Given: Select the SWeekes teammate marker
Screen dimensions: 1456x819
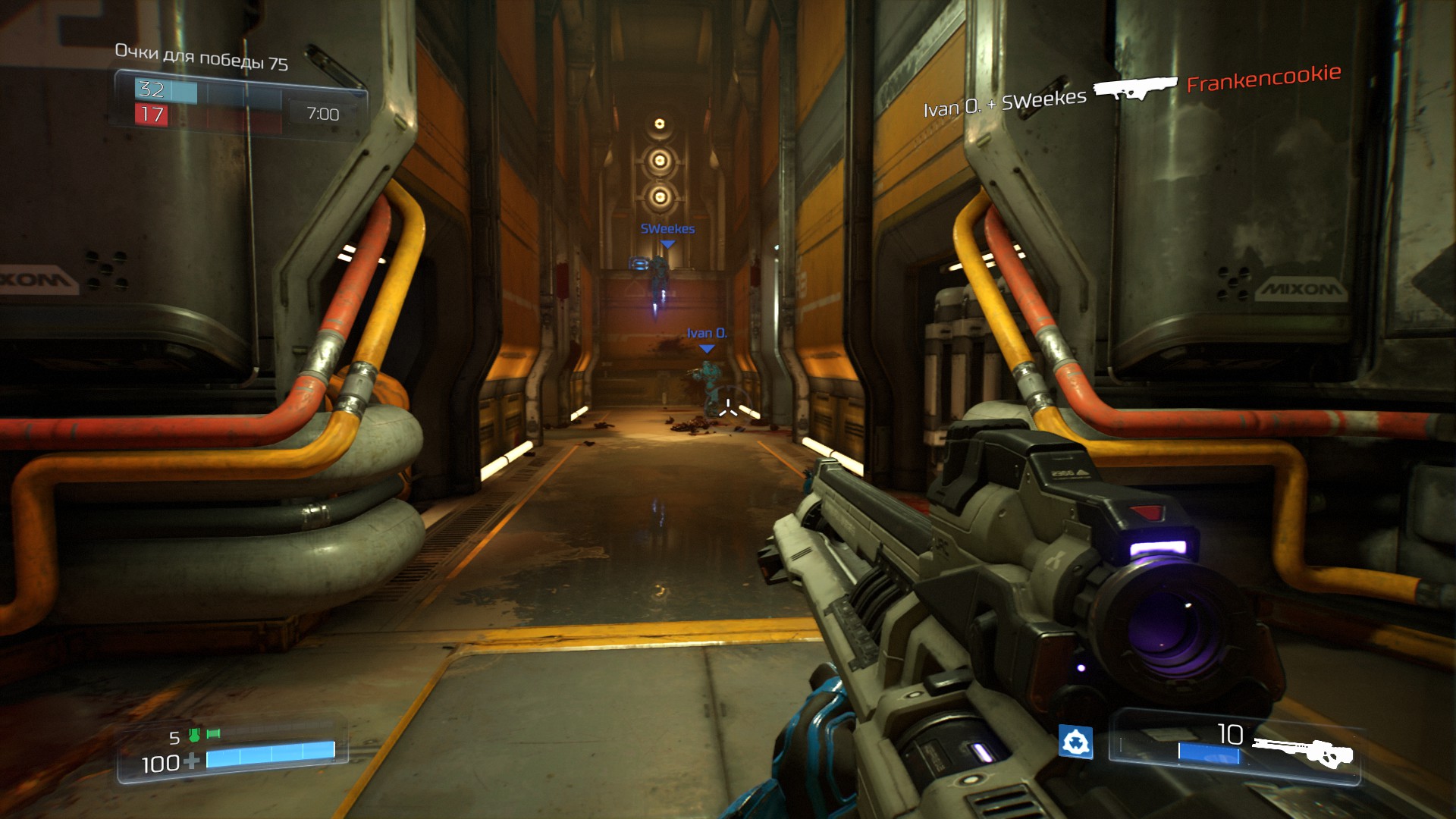Looking at the screenshot, I should click(x=667, y=244).
